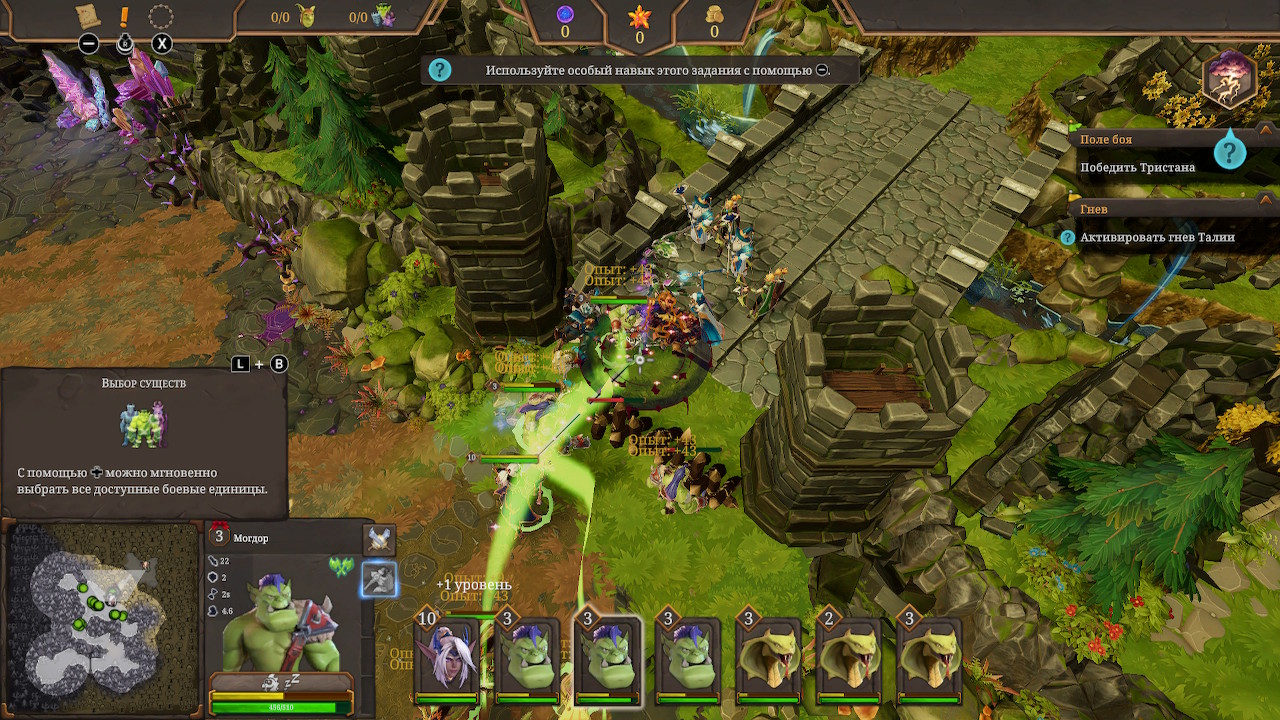Click the hint bar's question mark icon
Screen dimensions: 1280x720
[x=440, y=70]
